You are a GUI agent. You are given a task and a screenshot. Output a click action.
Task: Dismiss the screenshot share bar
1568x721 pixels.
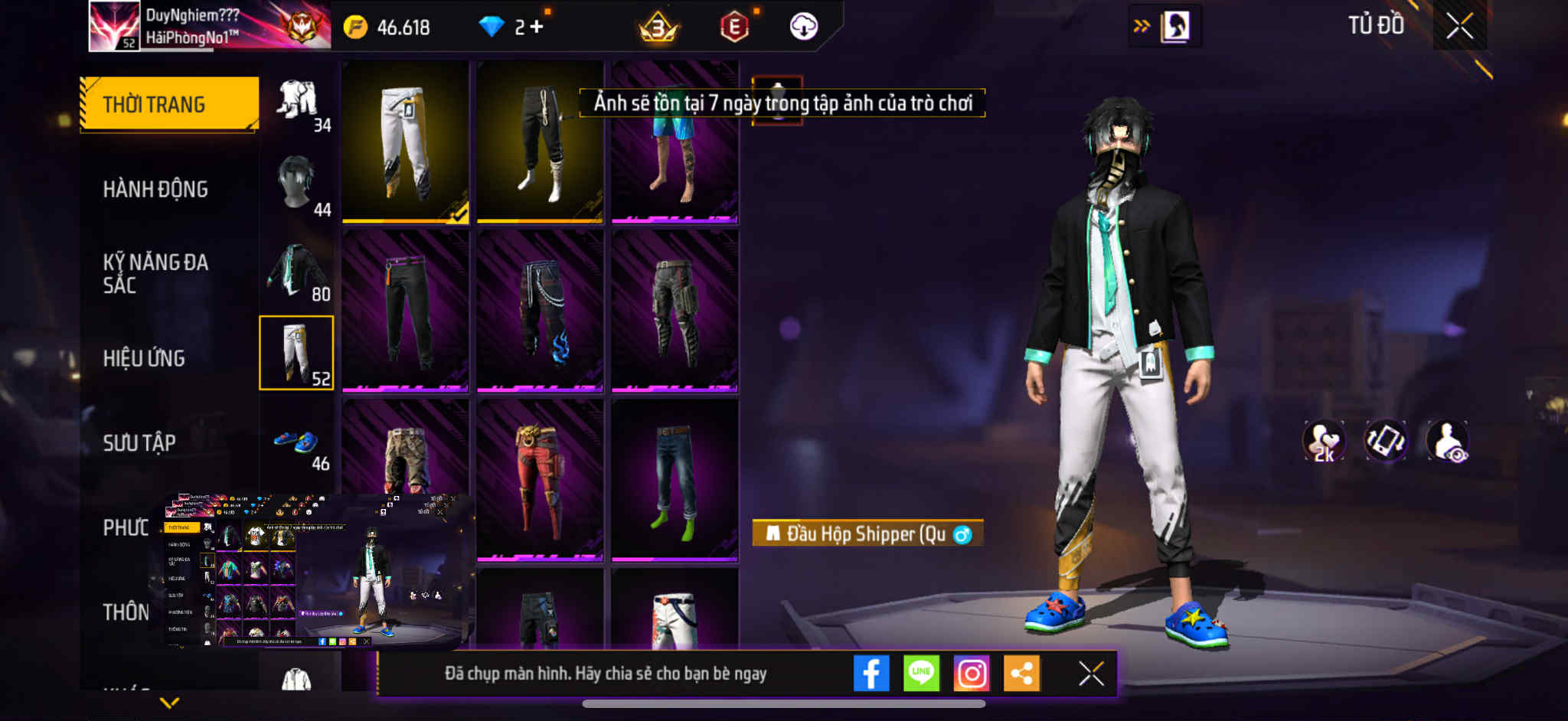coord(1091,674)
